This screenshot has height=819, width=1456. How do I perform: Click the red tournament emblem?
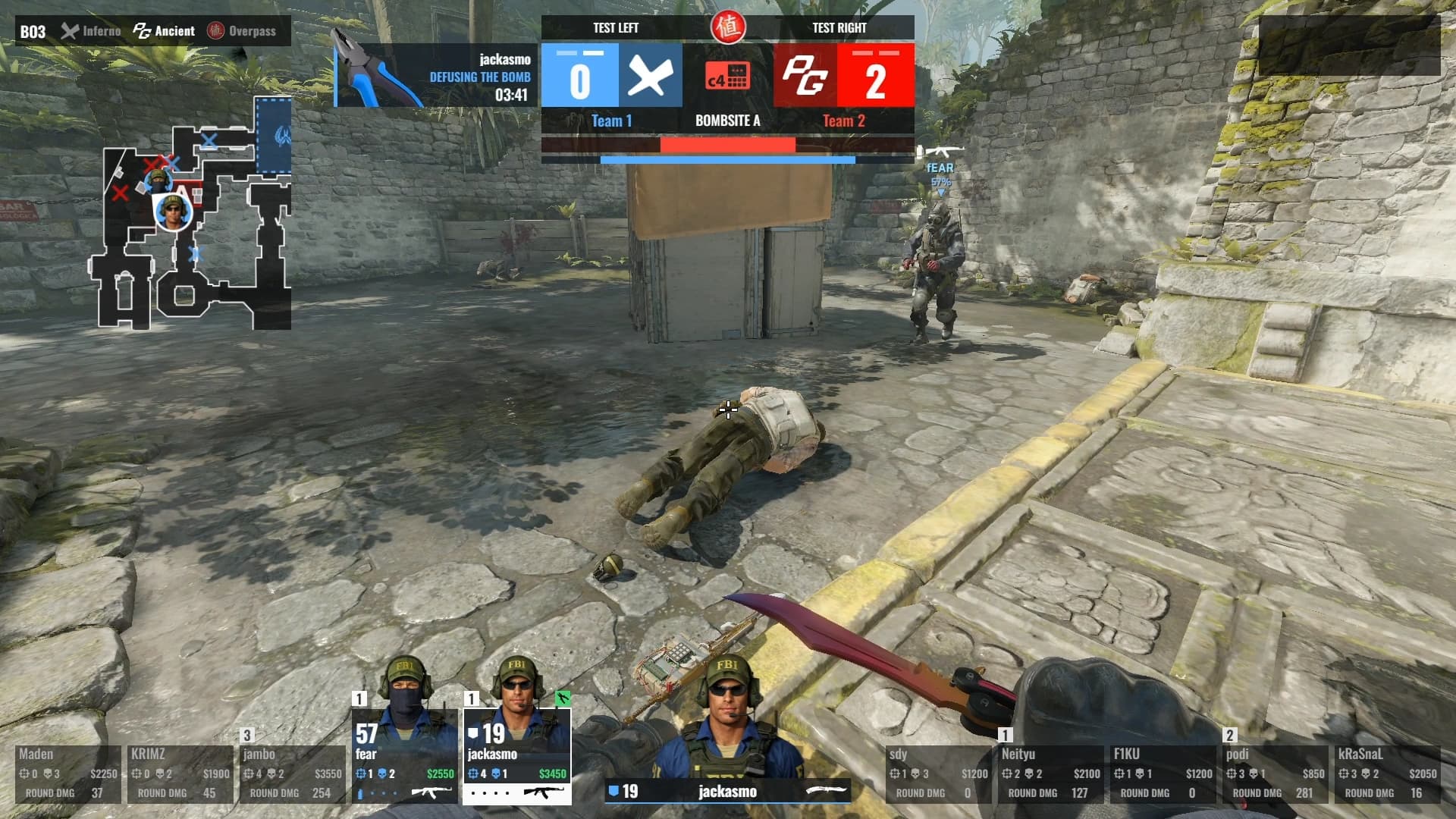click(728, 27)
